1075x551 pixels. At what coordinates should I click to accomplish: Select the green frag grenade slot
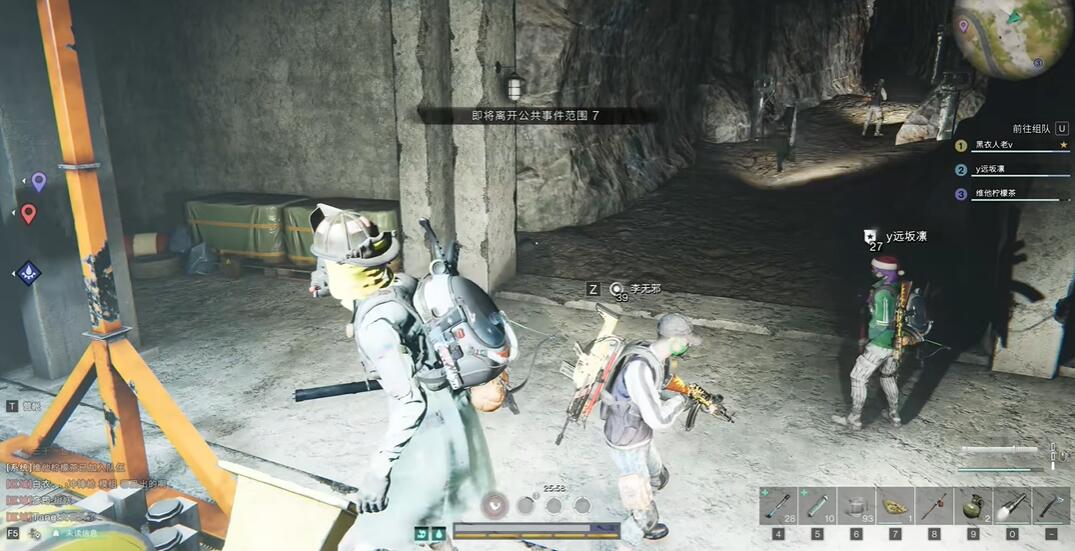(x=973, y=506)
